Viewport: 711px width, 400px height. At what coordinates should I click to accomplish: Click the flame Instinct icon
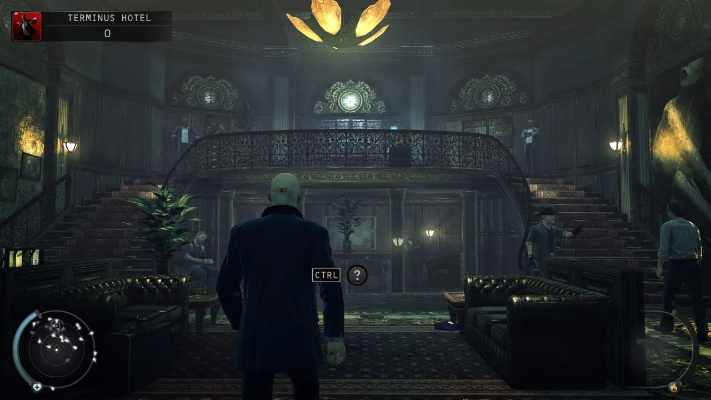tap(673, 386)
